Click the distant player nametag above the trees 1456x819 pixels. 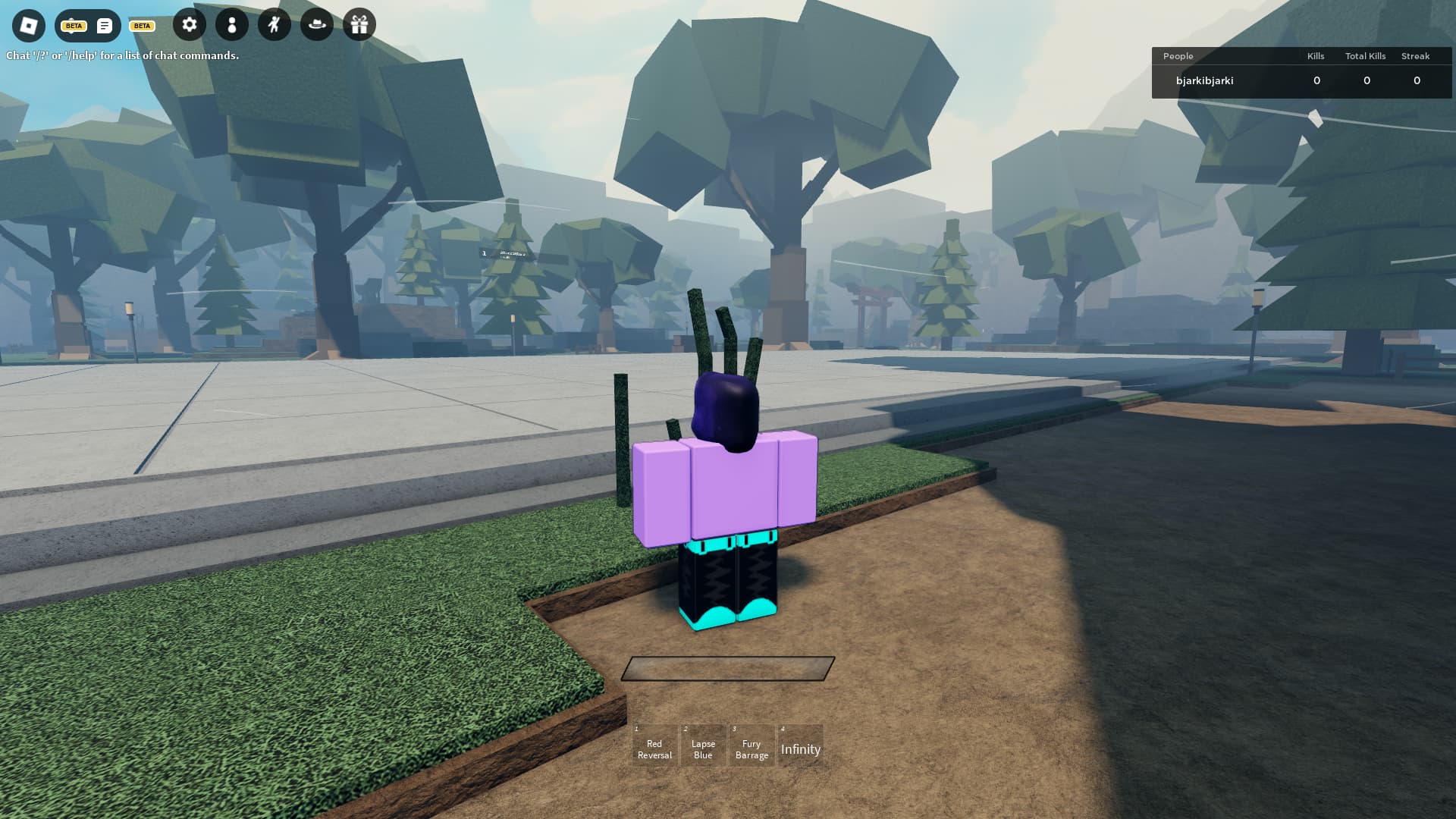click(507, 254)
